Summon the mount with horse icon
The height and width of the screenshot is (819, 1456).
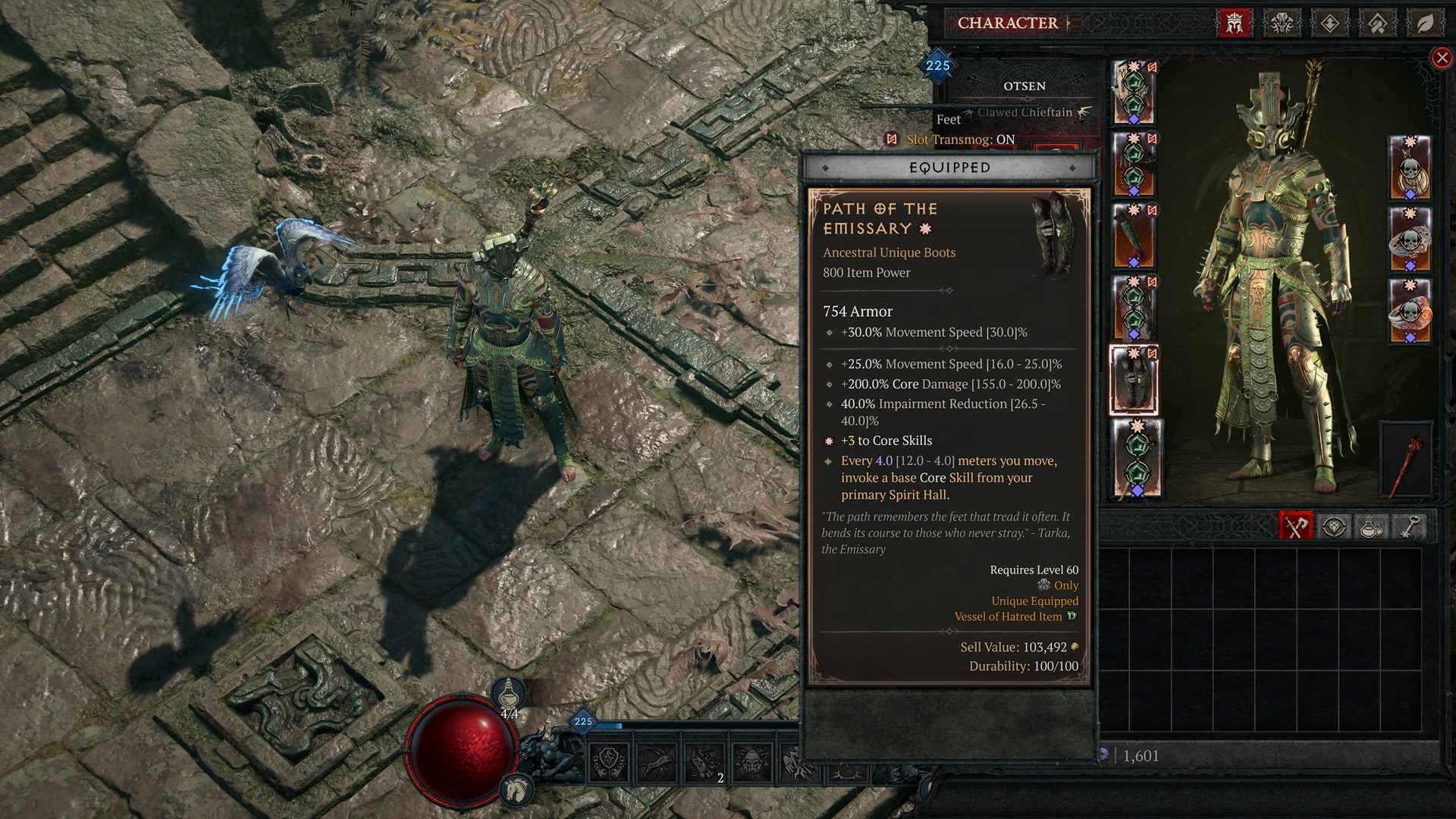coord(517,789)
